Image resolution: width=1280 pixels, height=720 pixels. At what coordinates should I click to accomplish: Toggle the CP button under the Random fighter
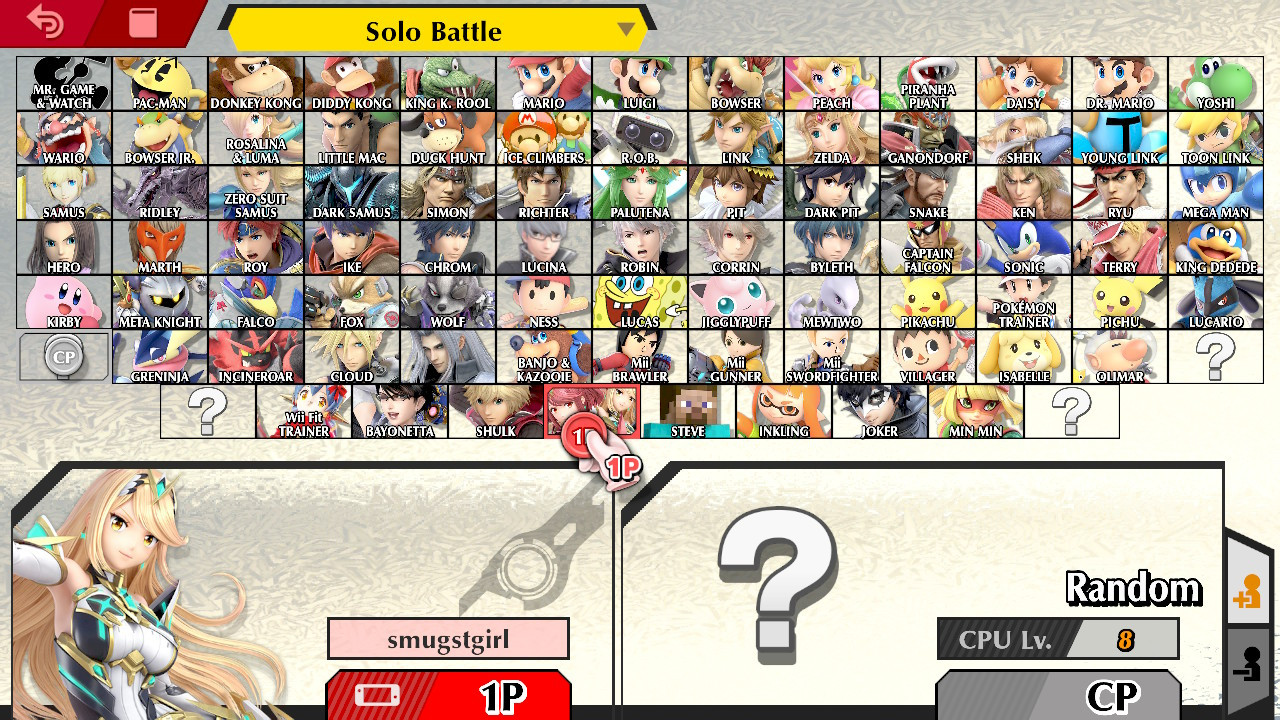(x=1058, y=694)
